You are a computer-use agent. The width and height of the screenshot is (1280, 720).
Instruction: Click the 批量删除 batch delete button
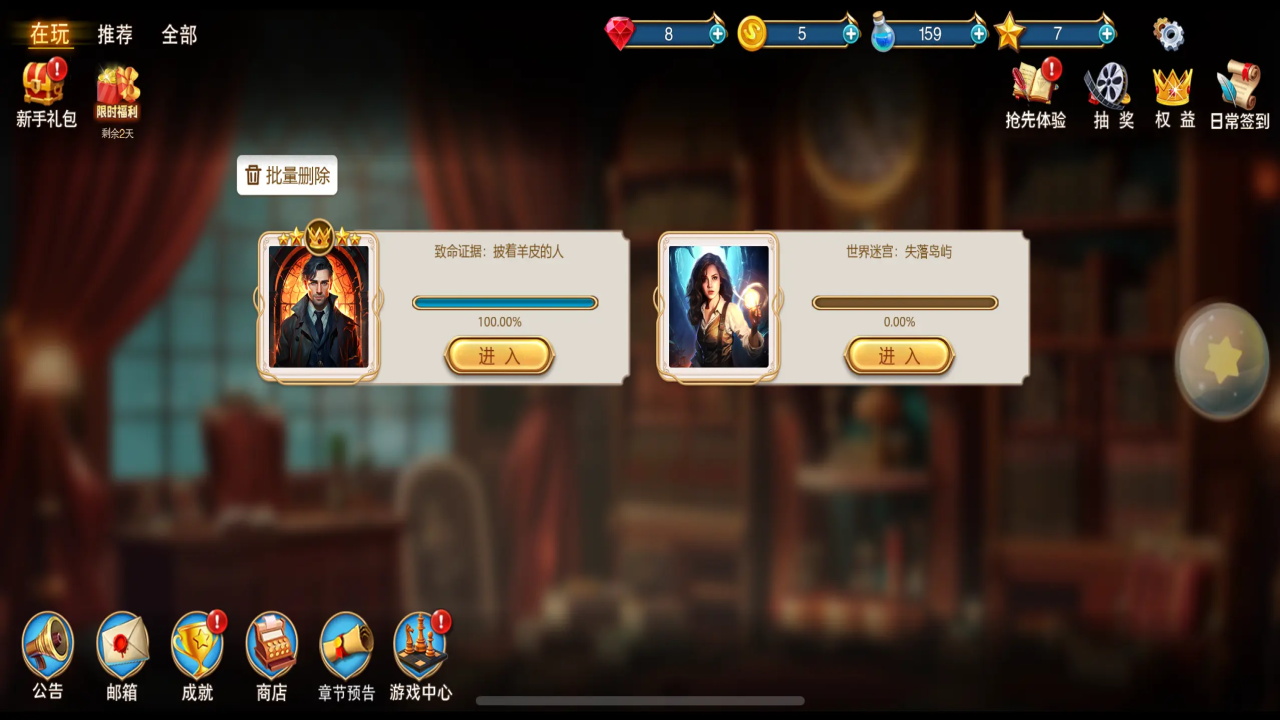287,176
